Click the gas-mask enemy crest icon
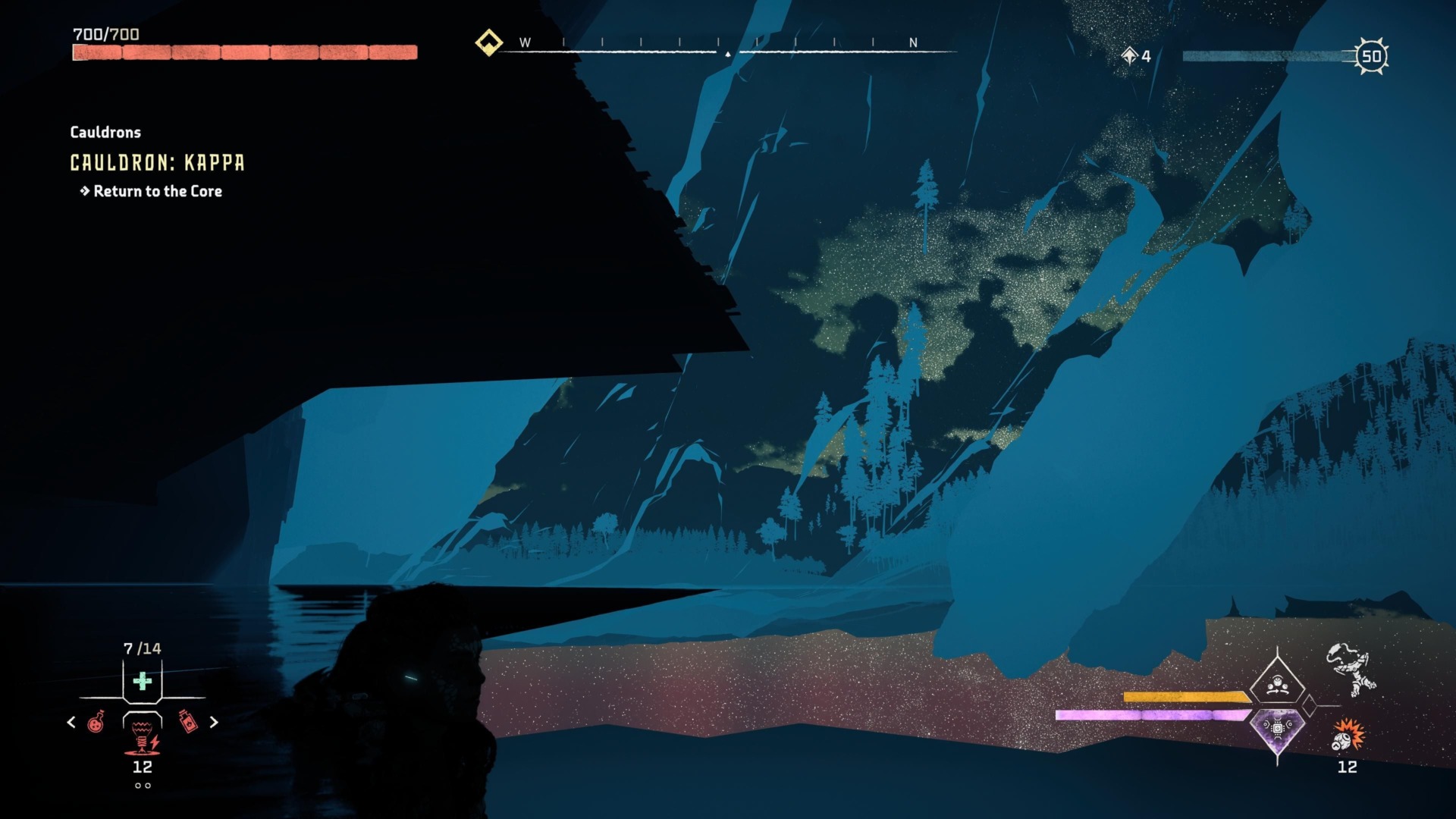Image resolution: width=1456 pixels, height=819 pixels. (x=1279, y=684)
